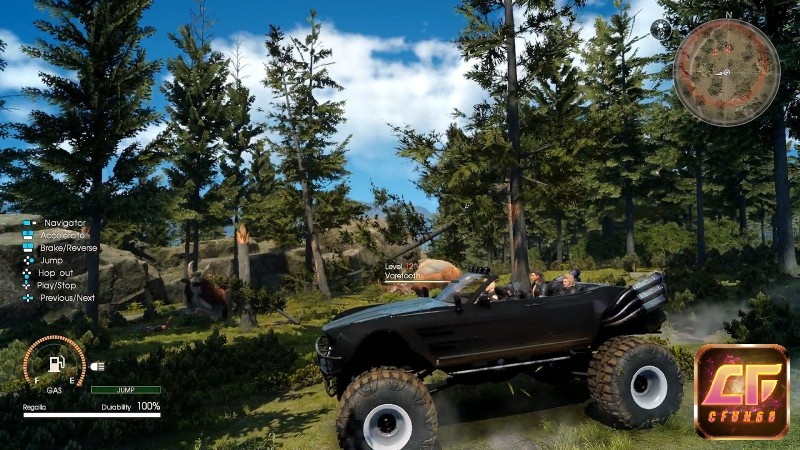This screenshot has width=800, height=450.
Task: Click the gas pump fuel gauge
Action: tap(54, 363)
